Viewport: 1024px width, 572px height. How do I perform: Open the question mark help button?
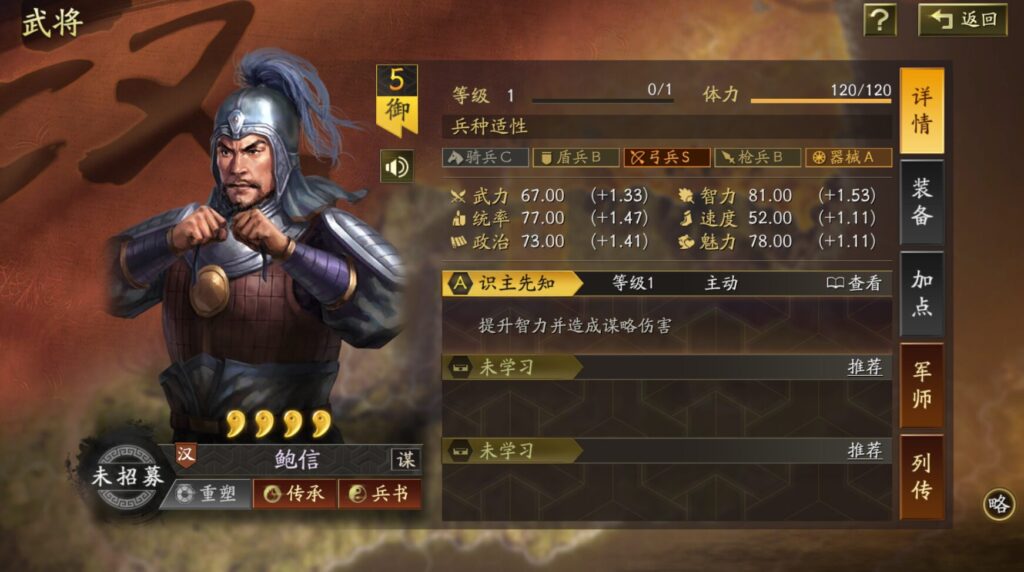tap(879, 20)
